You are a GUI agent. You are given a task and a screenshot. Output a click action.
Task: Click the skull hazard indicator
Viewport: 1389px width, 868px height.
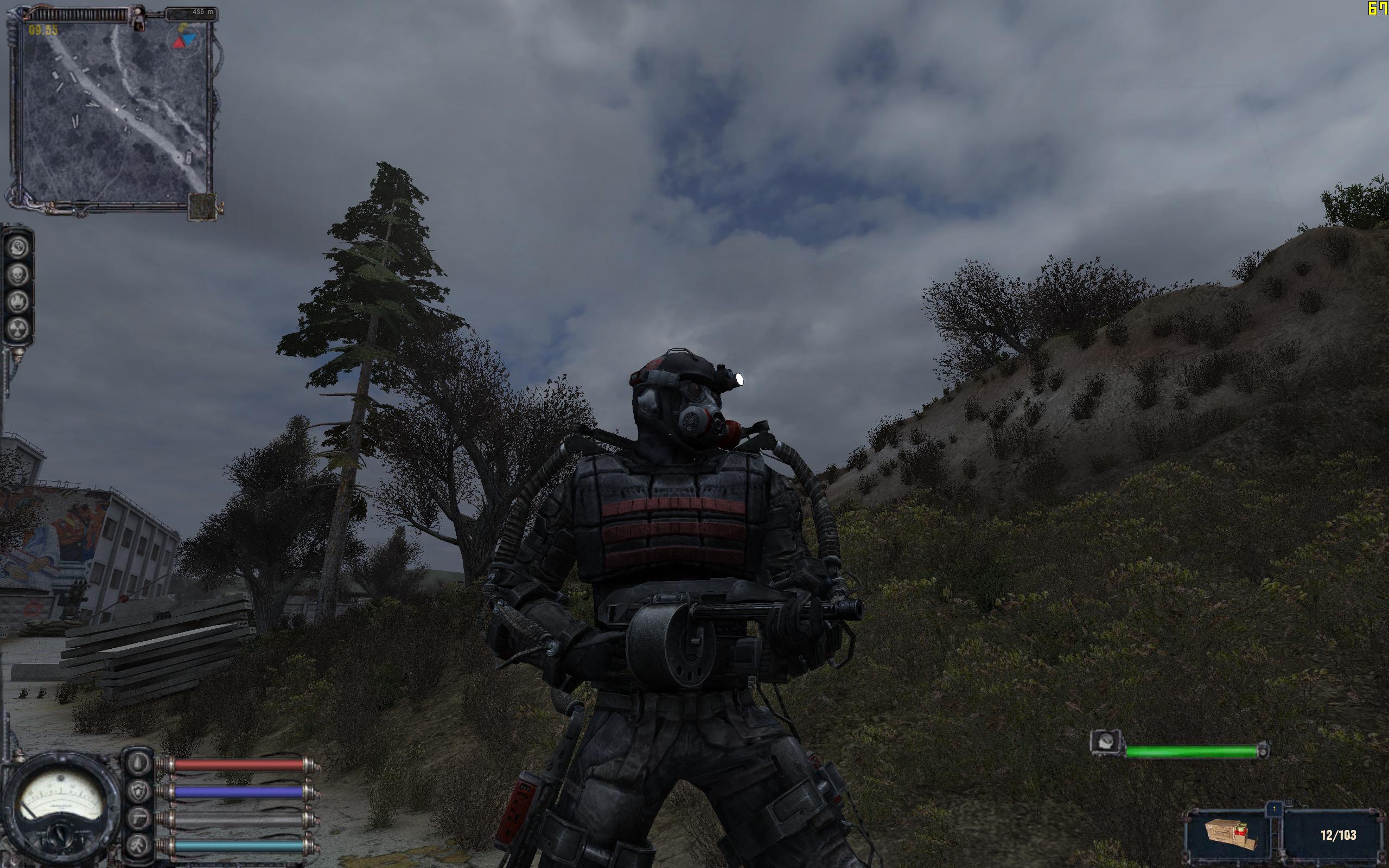pos(18,275)
